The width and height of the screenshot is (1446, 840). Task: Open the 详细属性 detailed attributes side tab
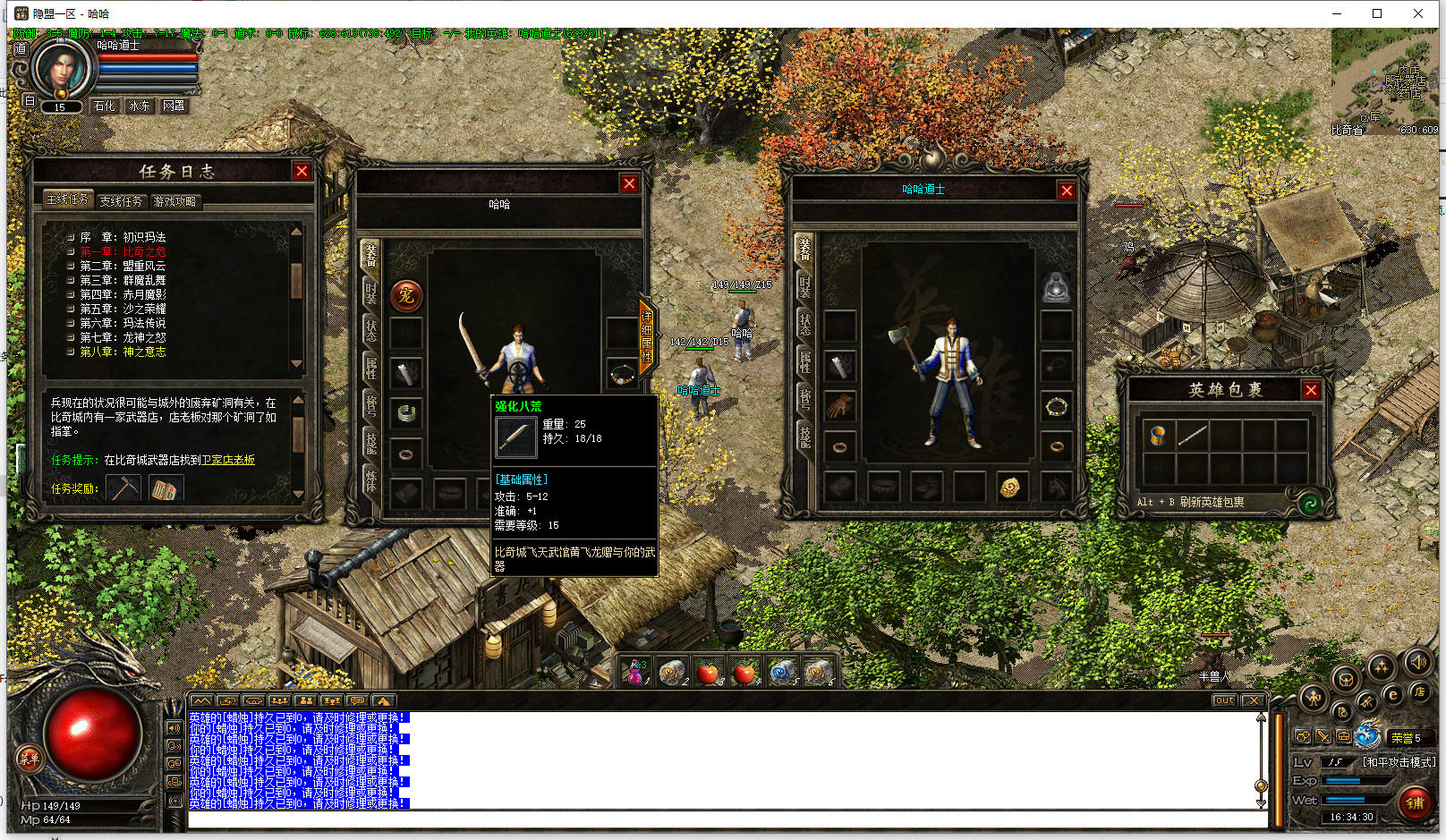[646, 336]
